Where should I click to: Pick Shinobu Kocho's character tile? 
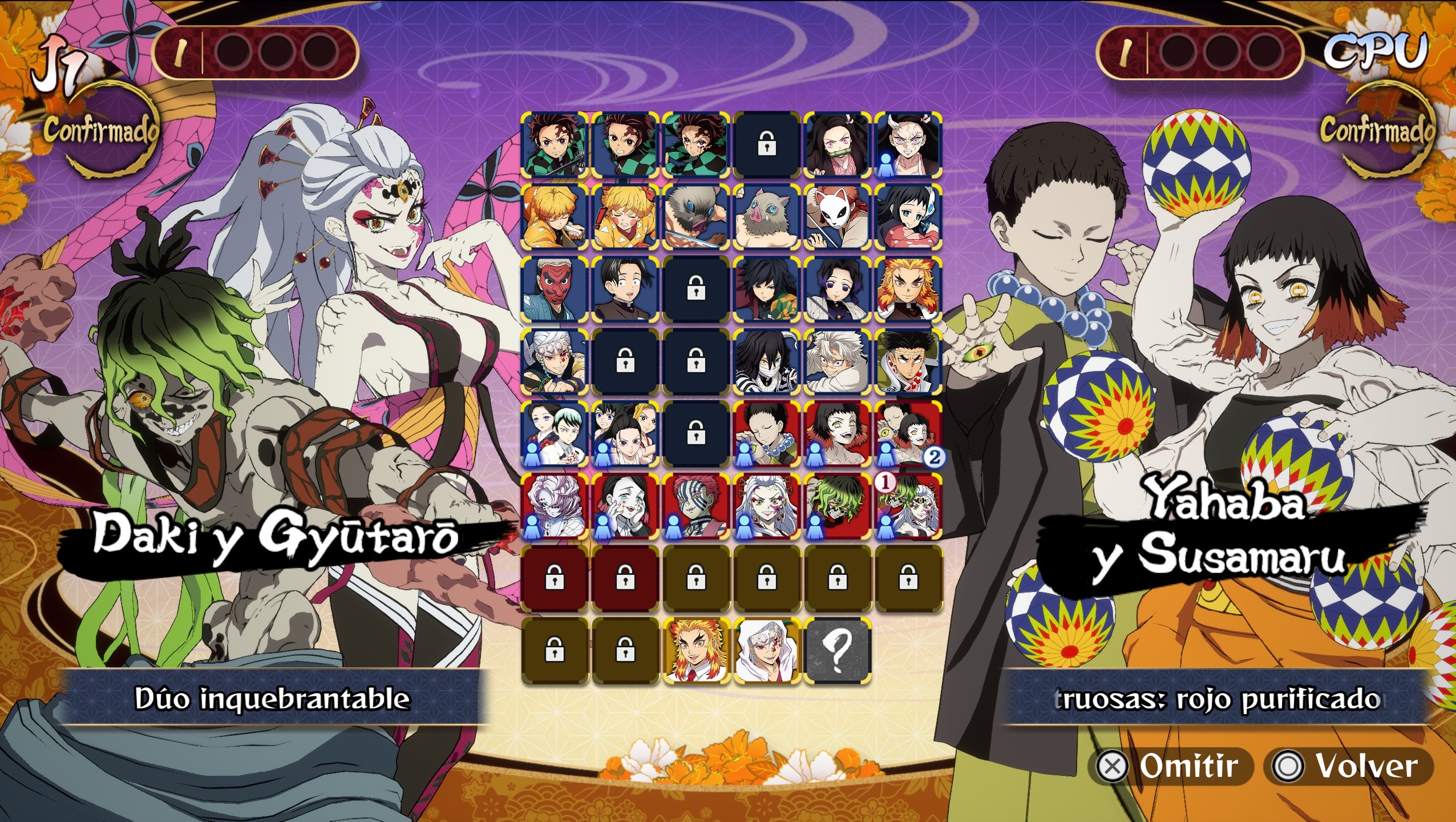click(x=836, y=289)
